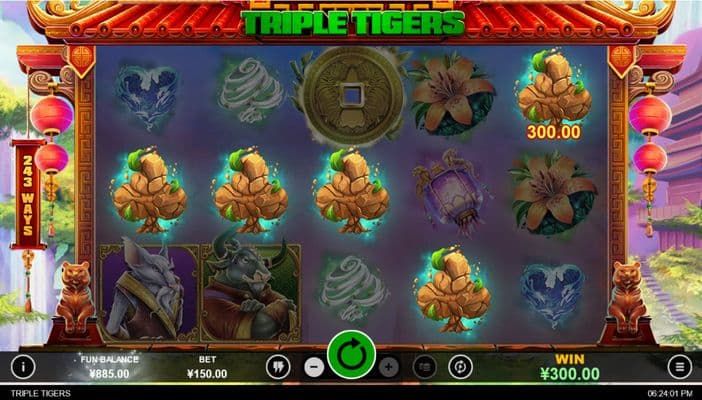
Task: Open the autoplay settings
Action: (460, 367)
